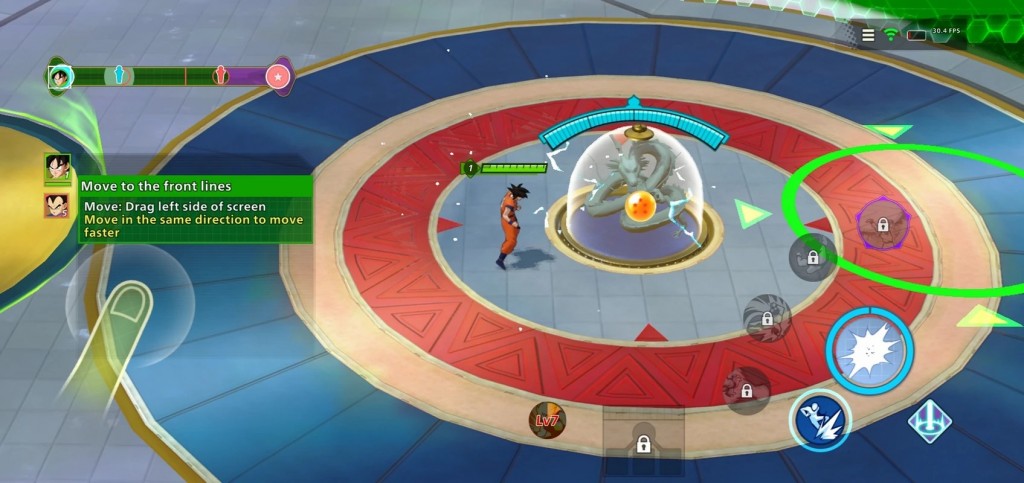Tap the locked square item slot
Viewport: 1024px width, 483px height.
point(643,441)
